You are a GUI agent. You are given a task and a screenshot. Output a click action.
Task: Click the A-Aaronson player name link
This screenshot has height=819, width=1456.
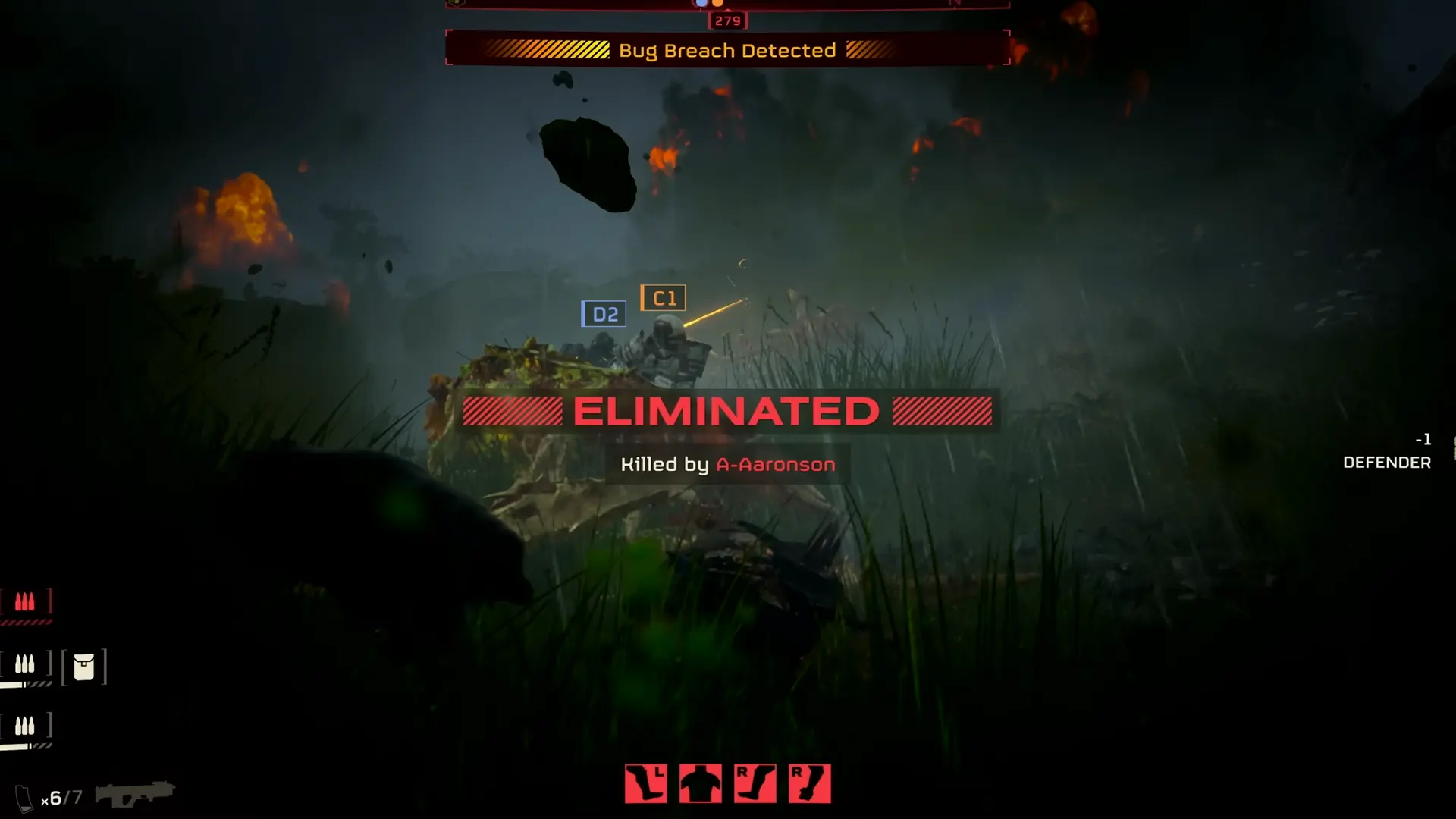775,464
